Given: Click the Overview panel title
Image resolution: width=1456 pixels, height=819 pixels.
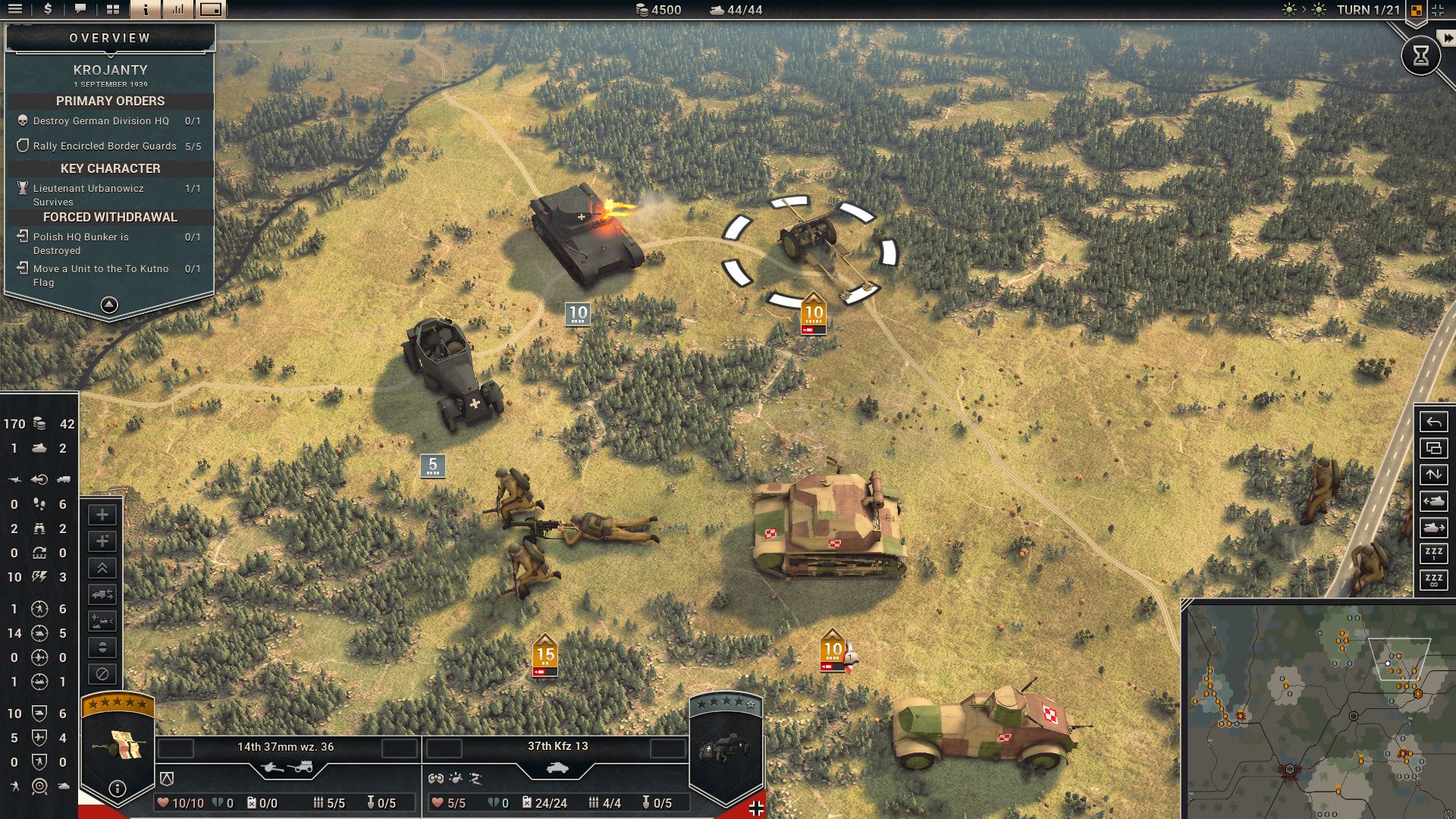Looking at the screenshot, I should pos(110,36).
